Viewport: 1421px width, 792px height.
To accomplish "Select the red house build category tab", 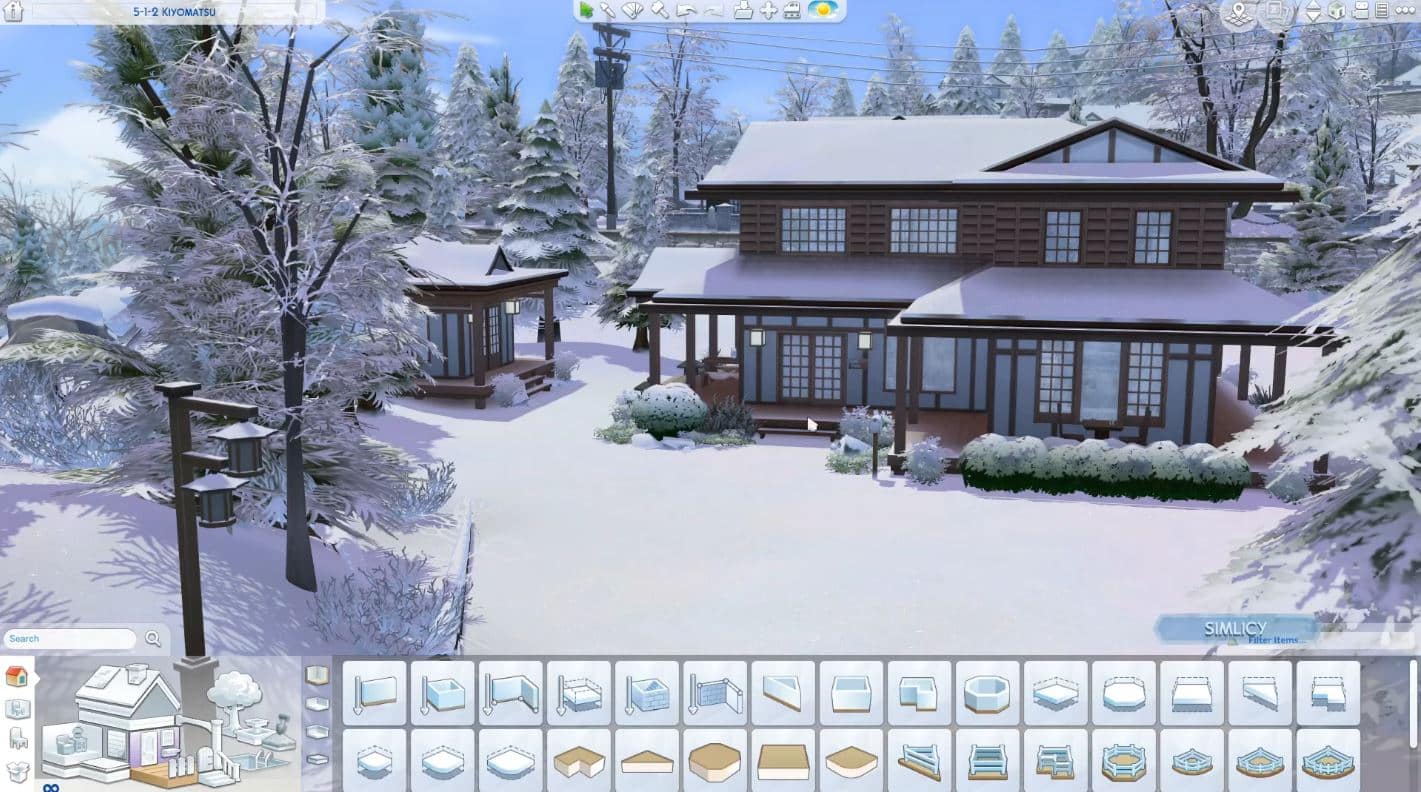I will (16, 676).
